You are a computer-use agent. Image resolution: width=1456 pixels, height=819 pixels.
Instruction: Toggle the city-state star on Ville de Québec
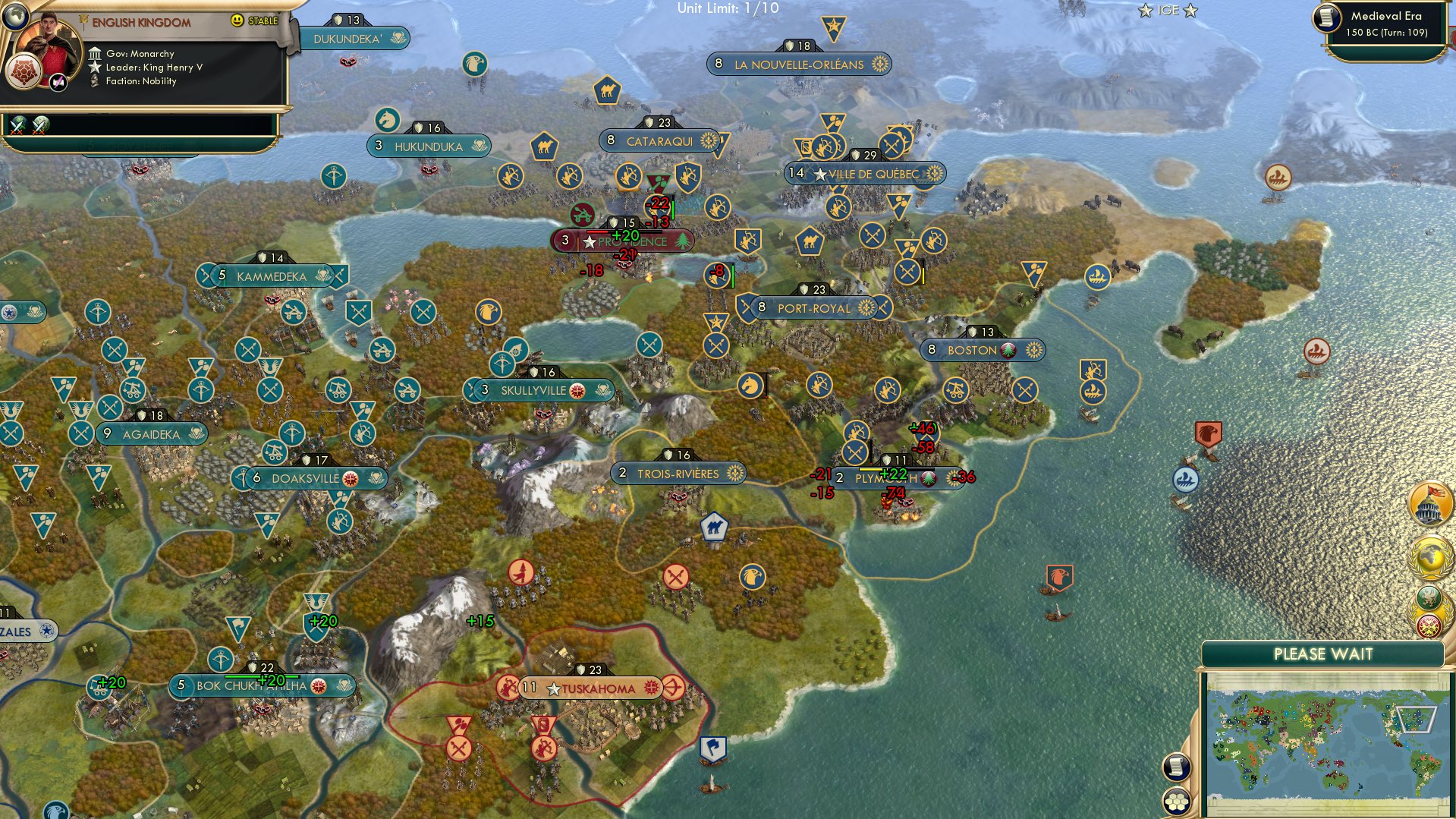(x=819, y=173)
